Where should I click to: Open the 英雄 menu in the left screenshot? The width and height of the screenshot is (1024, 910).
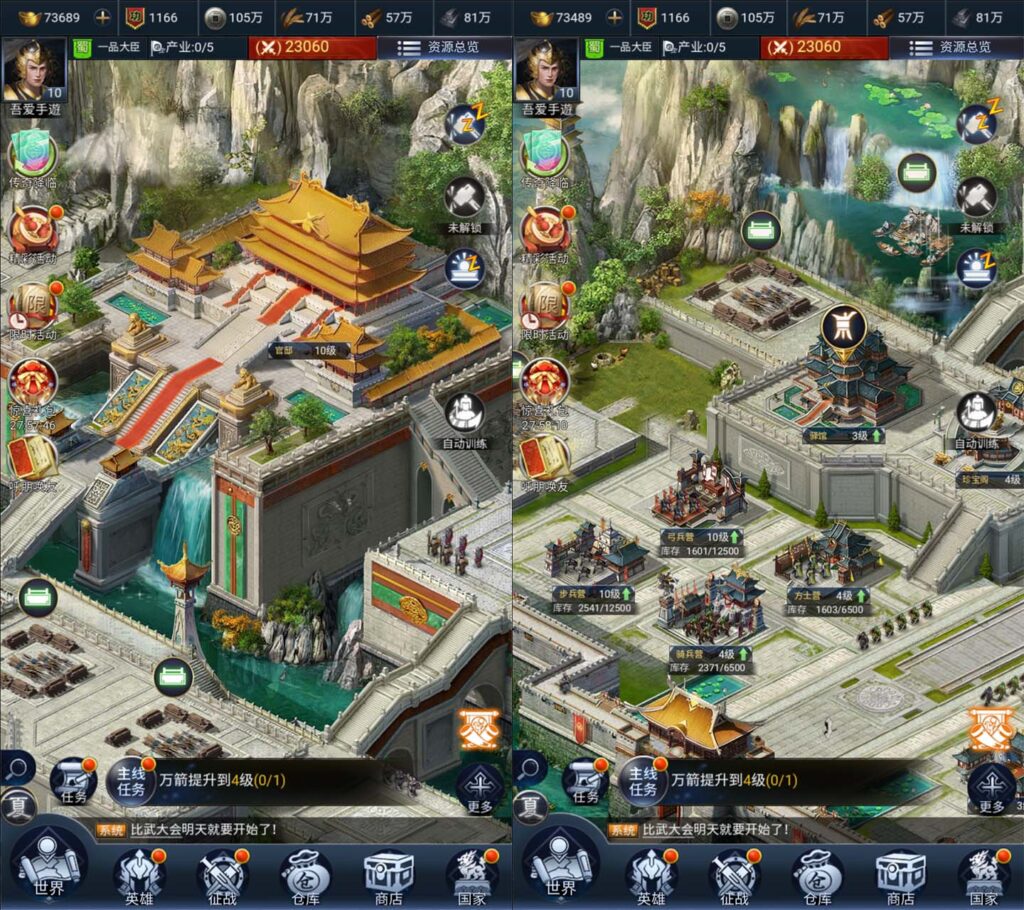[139, 875]
